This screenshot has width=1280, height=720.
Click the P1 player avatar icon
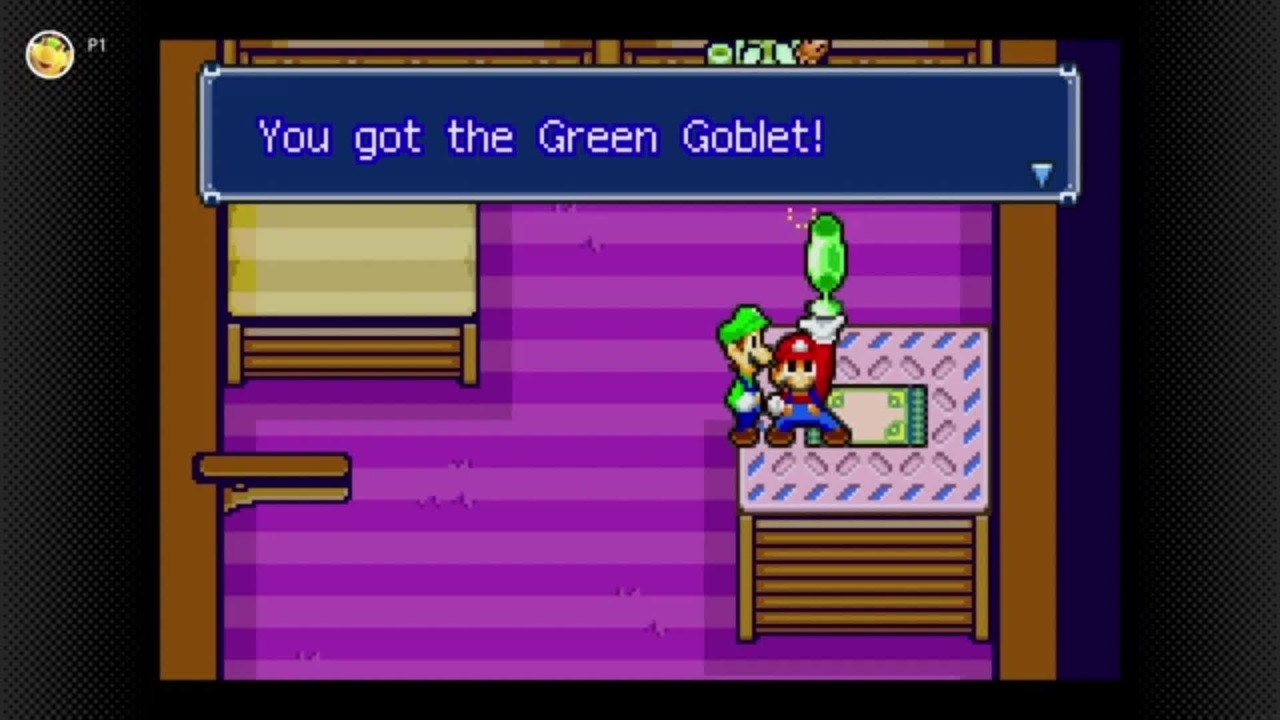coord(49,55)
